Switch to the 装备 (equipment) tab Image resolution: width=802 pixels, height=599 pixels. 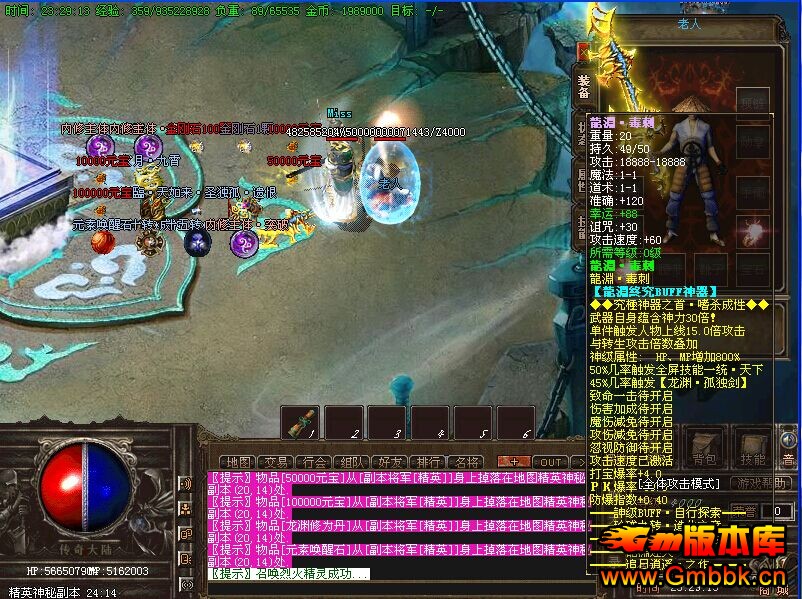(x=583, y=89)
